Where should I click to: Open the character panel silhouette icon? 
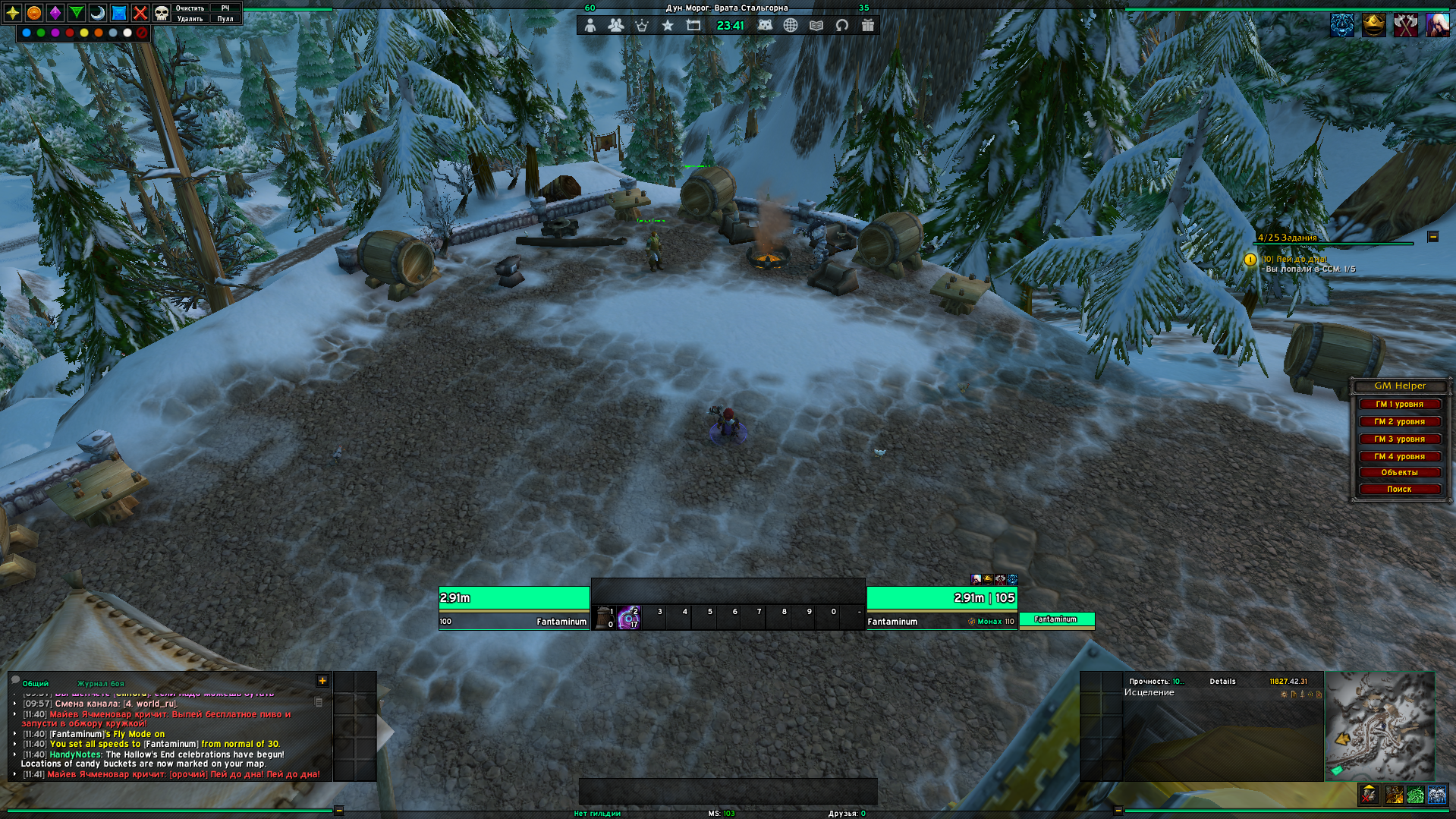590,26
